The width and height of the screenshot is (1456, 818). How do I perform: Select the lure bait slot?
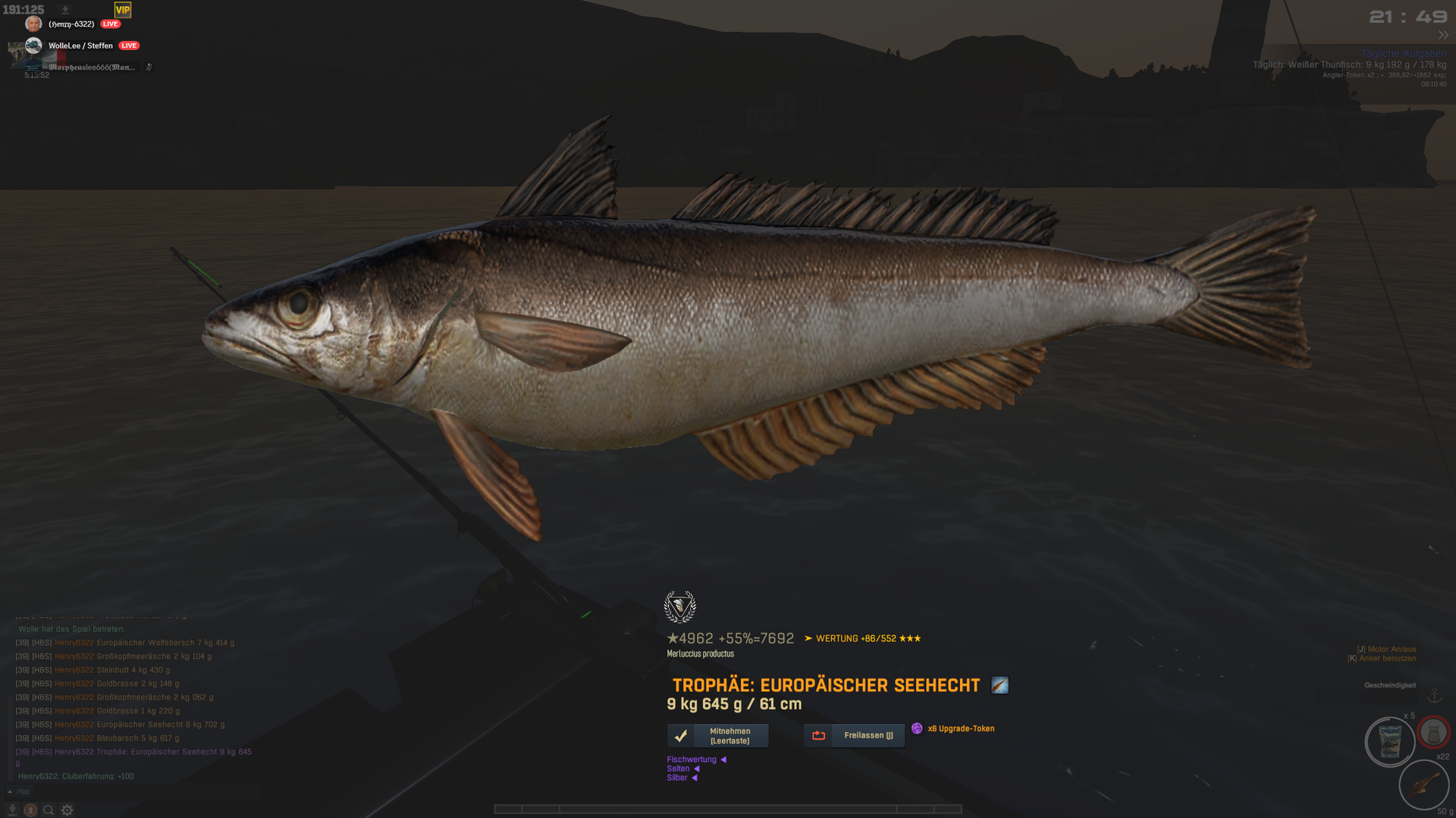point(1423,785)
